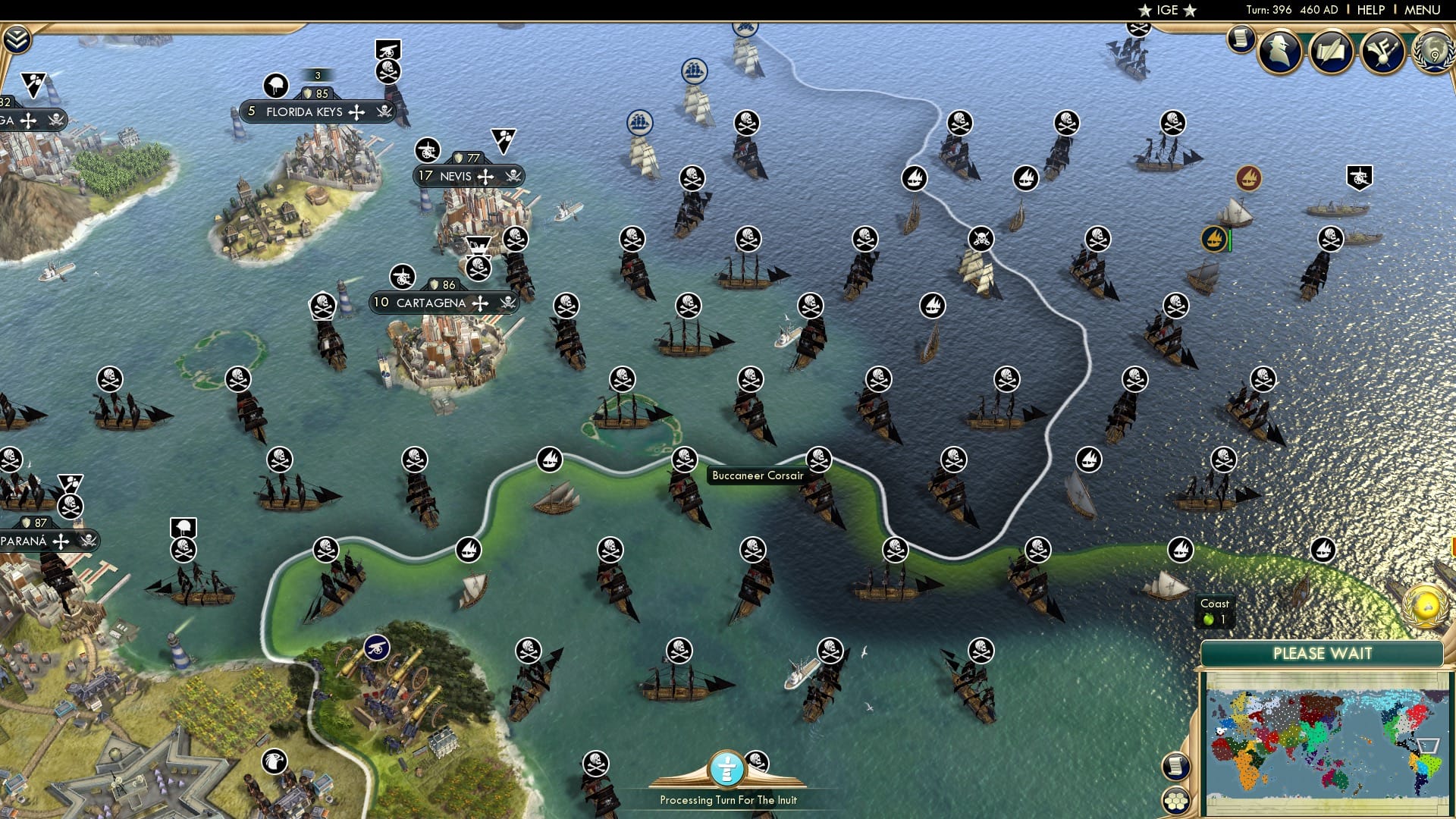The height and width of the screenshot is (819, 1456).
Task: Click the religion cross icon on Florida Keys banner
Action: 355,111
